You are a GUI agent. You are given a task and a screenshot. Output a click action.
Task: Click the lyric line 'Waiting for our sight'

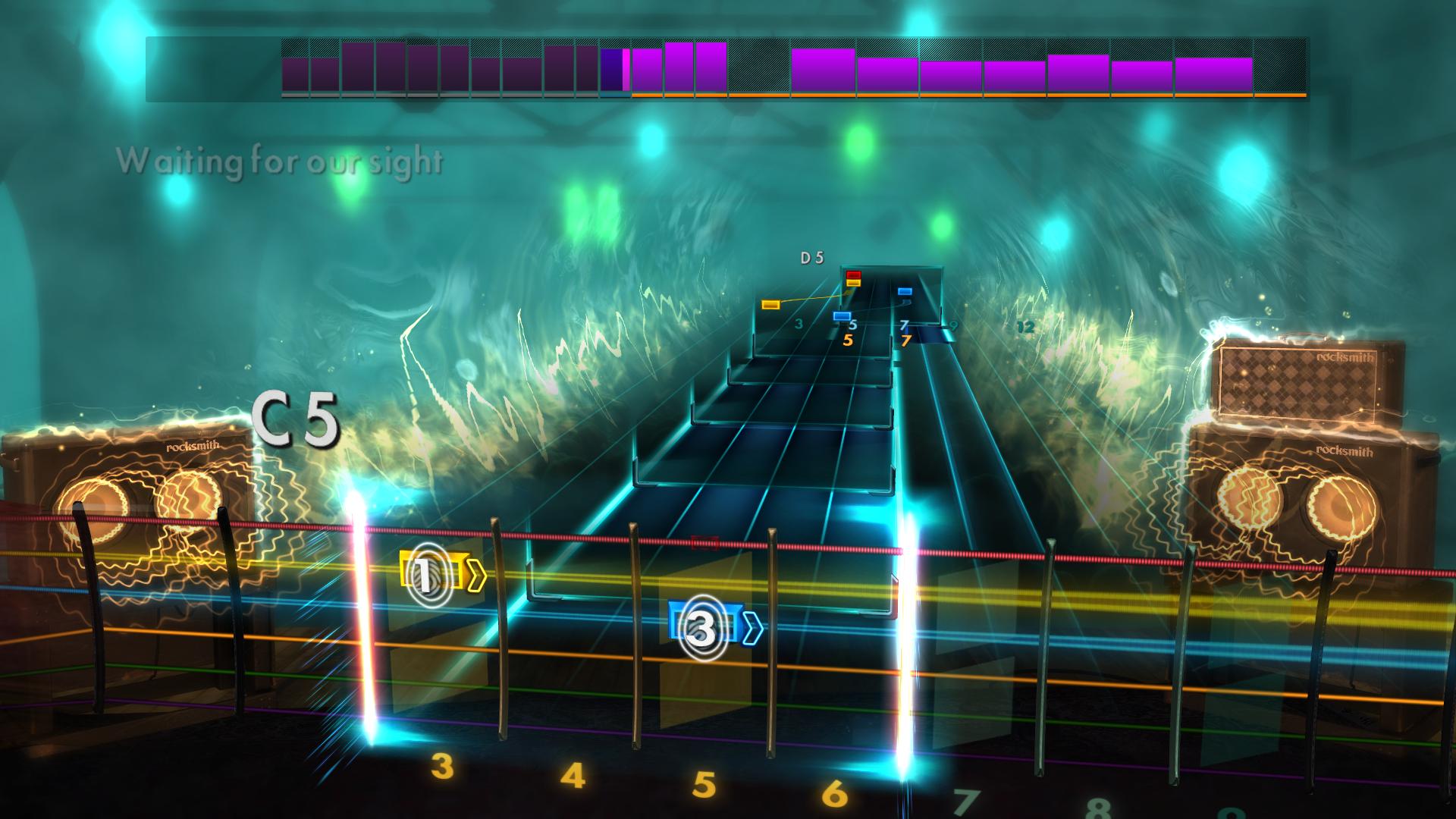(x=281, y=161)
